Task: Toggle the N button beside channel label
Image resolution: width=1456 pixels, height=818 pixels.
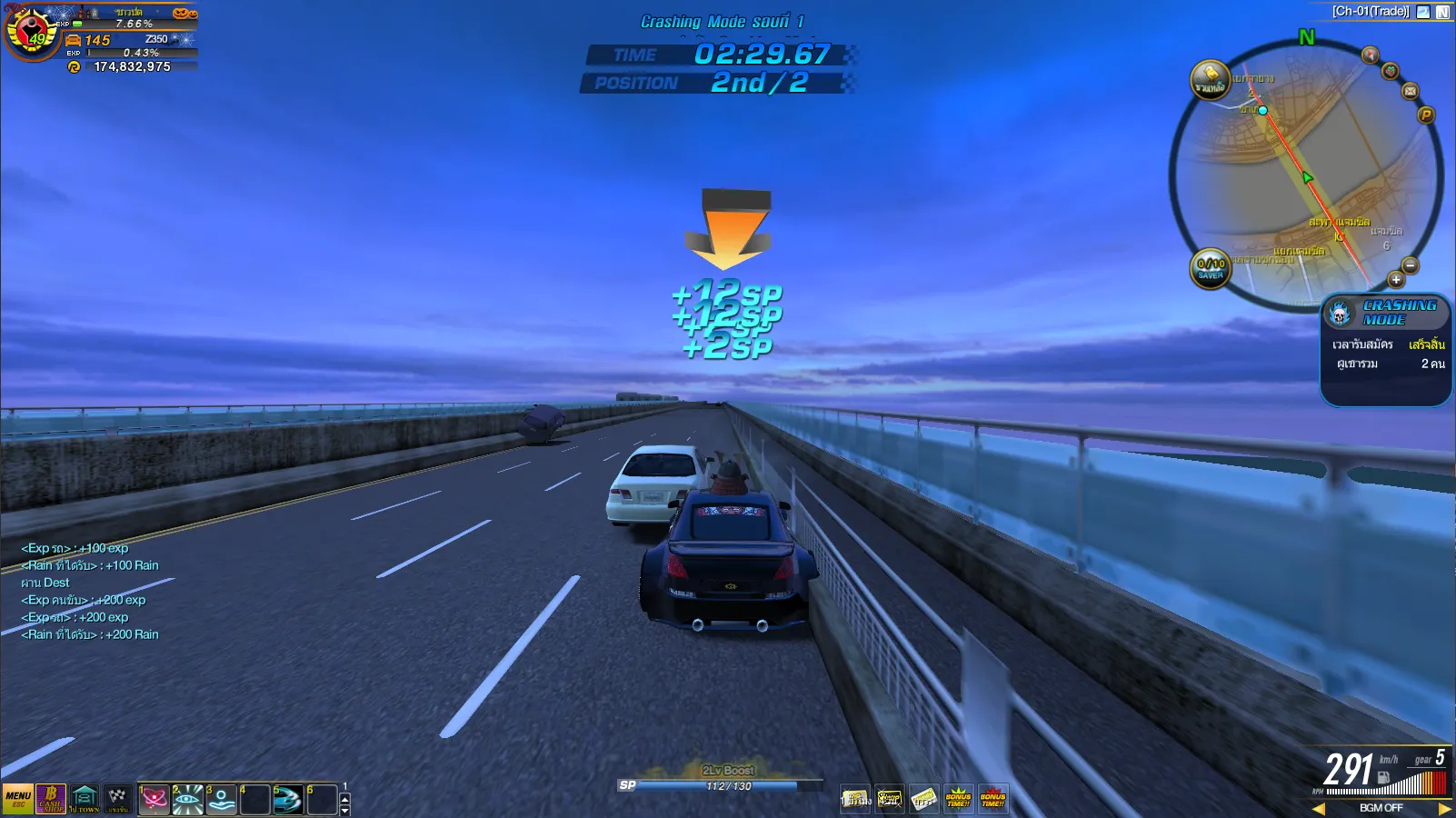Action: coord(1442,12)
